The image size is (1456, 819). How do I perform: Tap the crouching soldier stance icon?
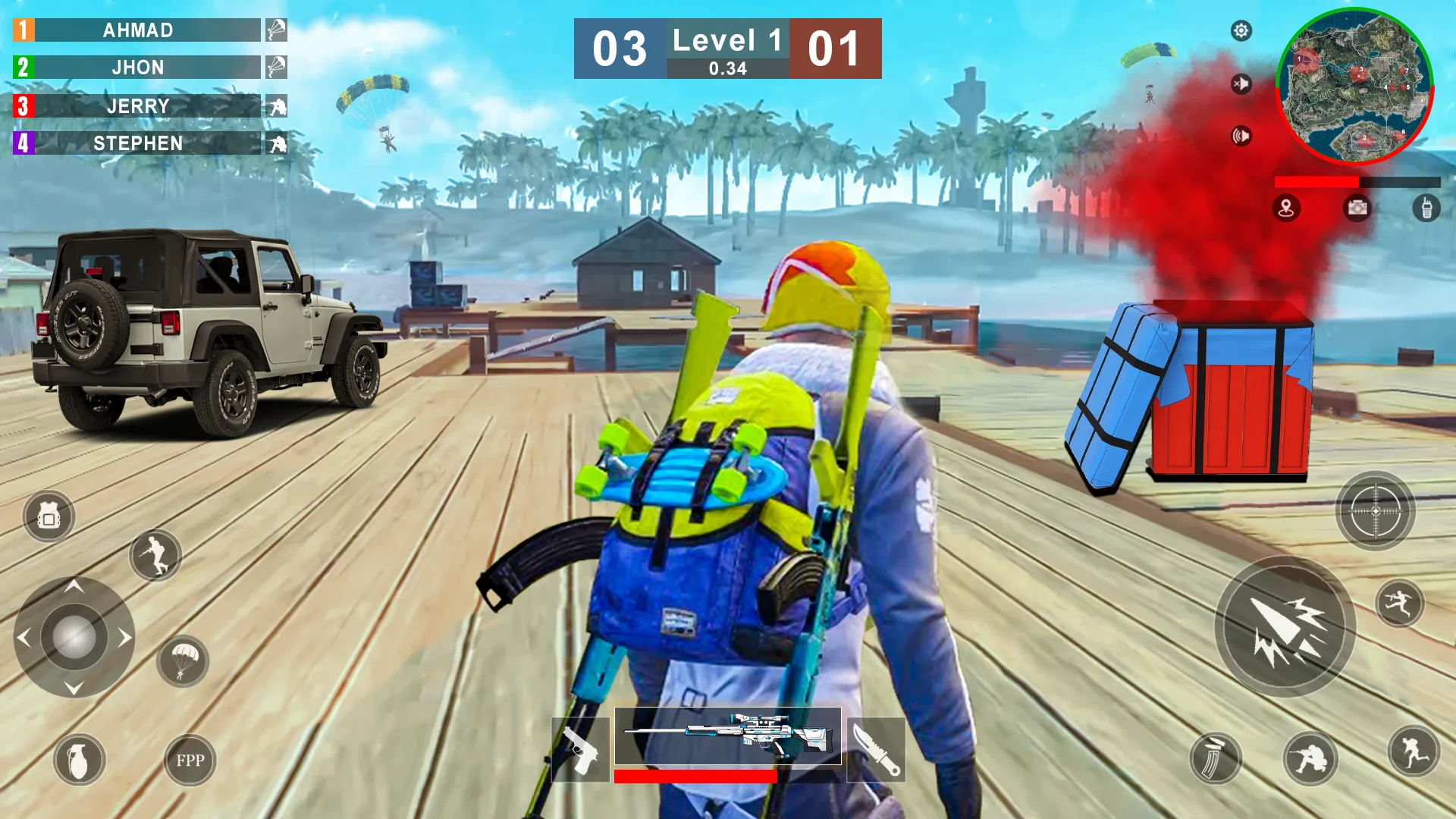[x=1312, y=757]
